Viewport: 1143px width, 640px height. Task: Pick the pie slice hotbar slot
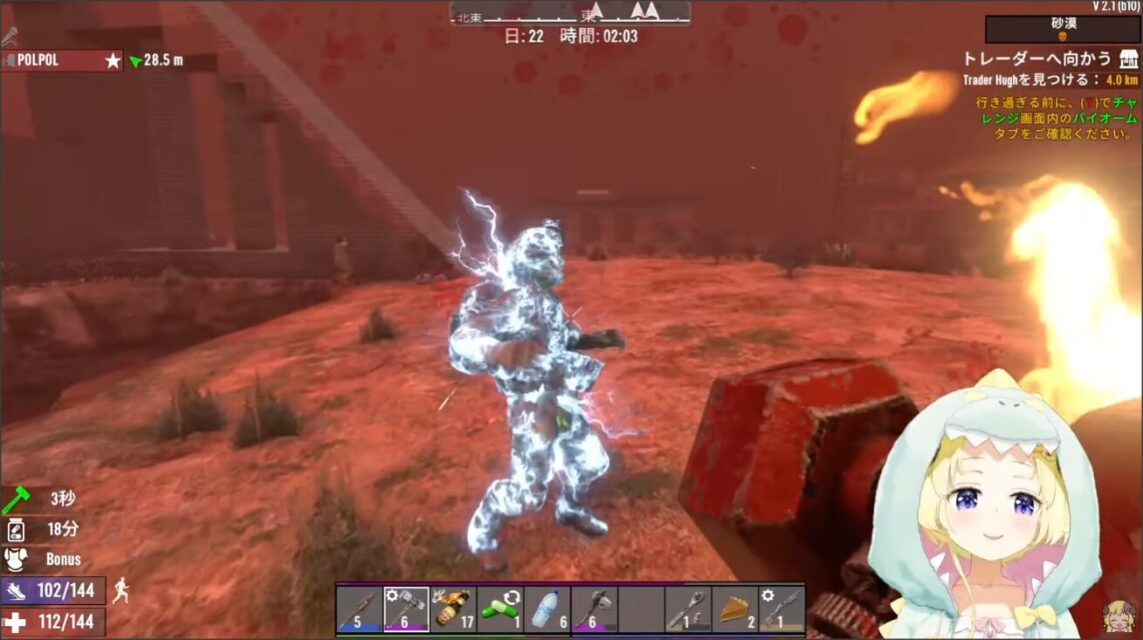(x=735, y=608)
